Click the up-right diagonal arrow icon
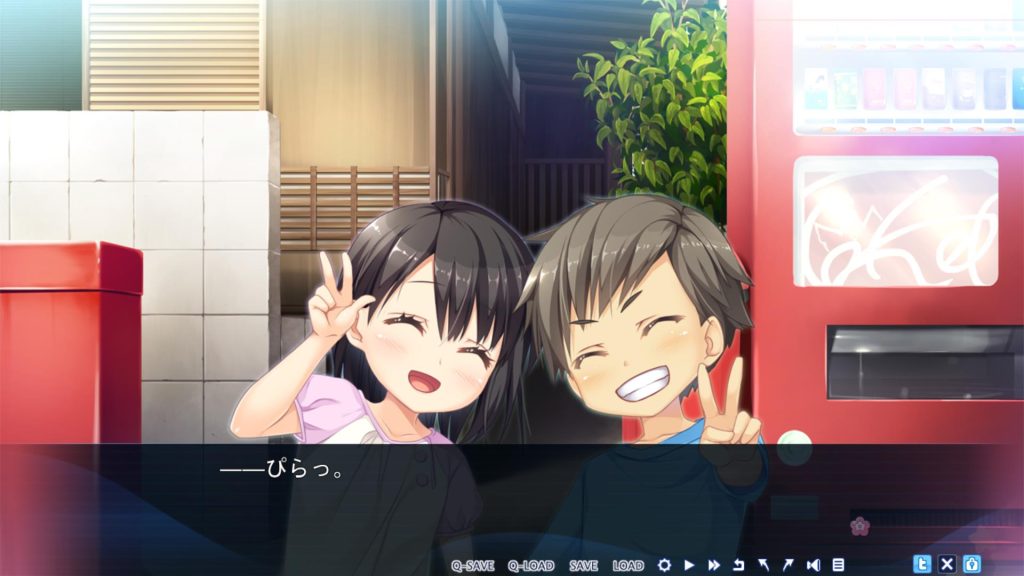Image resolution: width=1024 pixels, height=576 pixels. tap(788, 565)
